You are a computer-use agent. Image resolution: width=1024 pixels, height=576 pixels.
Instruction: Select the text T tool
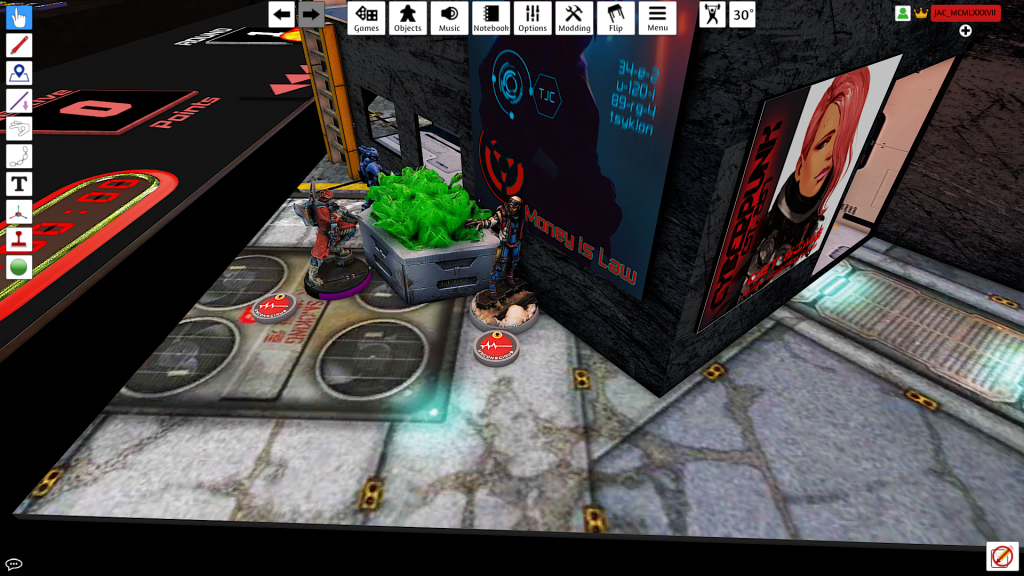click(19, 184)
